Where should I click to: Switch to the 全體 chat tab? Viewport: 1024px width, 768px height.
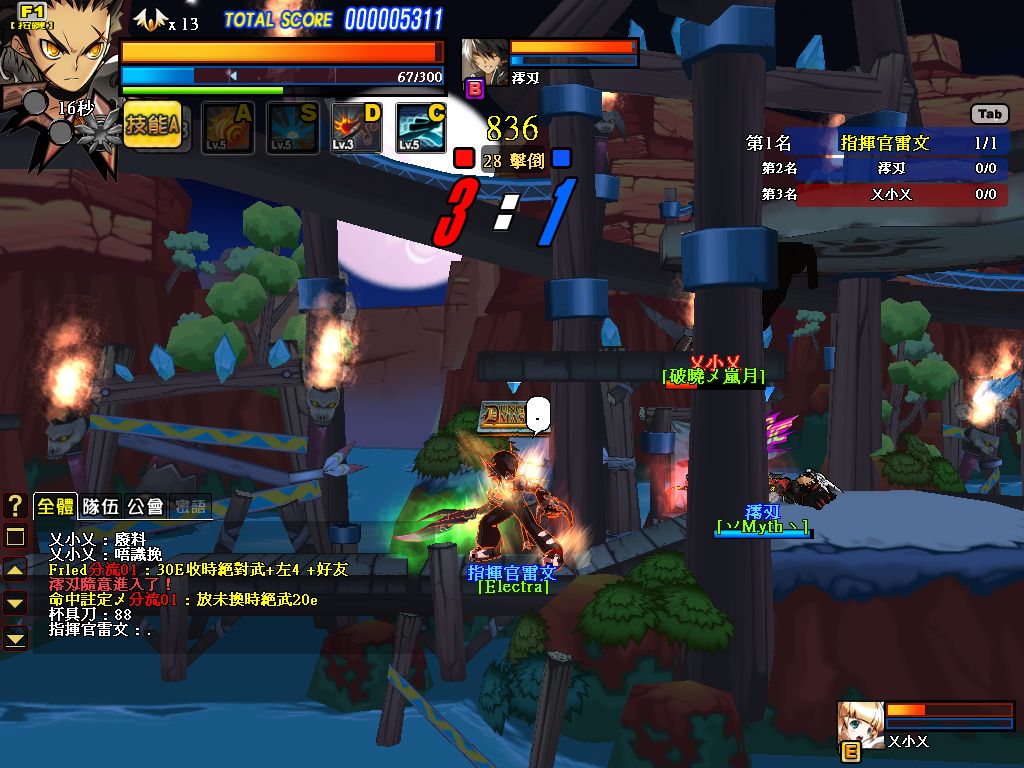point(54,507)
